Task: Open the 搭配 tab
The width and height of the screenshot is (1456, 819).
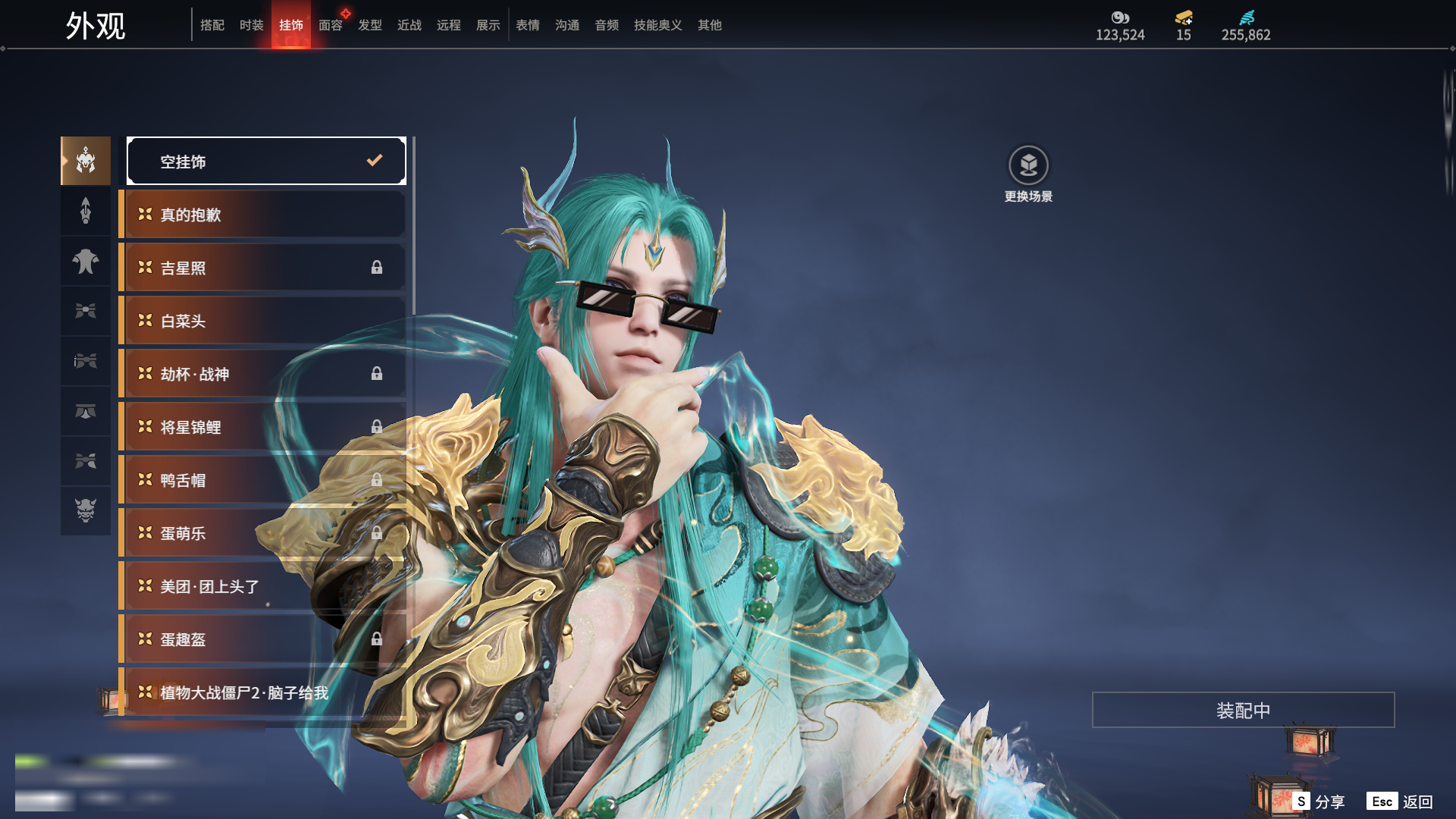Action: tap(212, 25)
